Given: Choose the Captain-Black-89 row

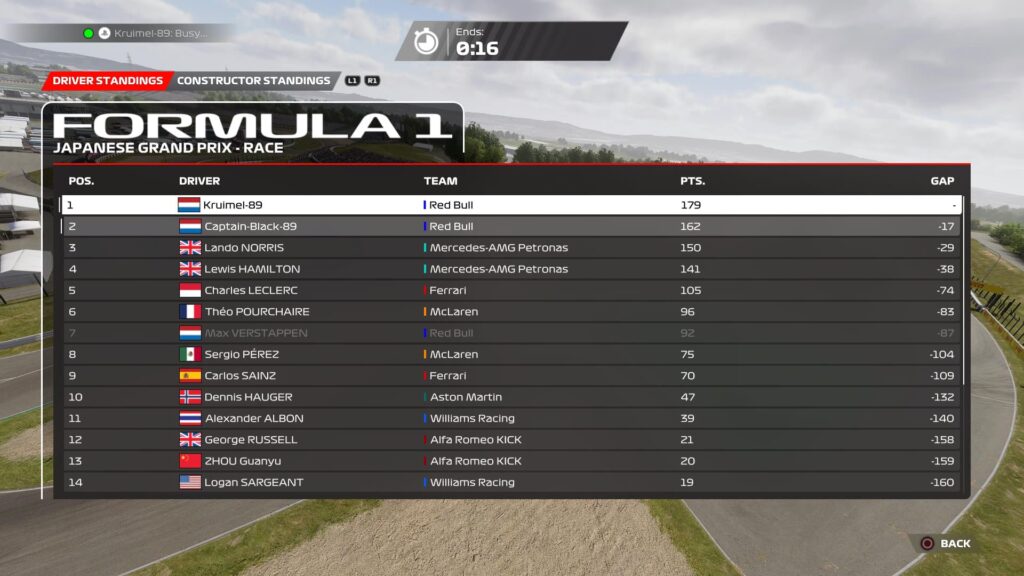Looking at the screenshot, I should coord(510,226).
